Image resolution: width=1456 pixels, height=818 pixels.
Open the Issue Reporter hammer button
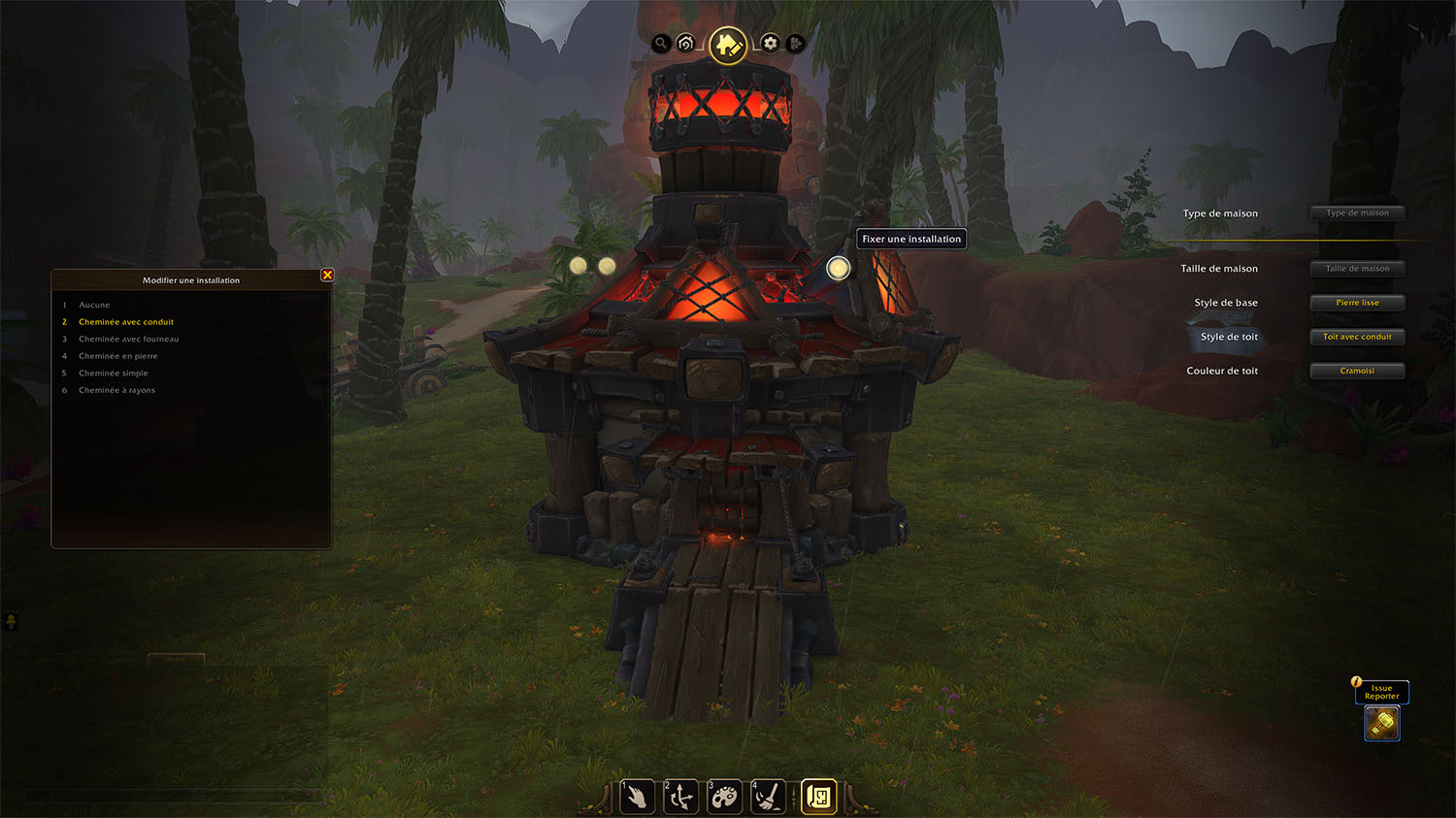[1382, 723]
